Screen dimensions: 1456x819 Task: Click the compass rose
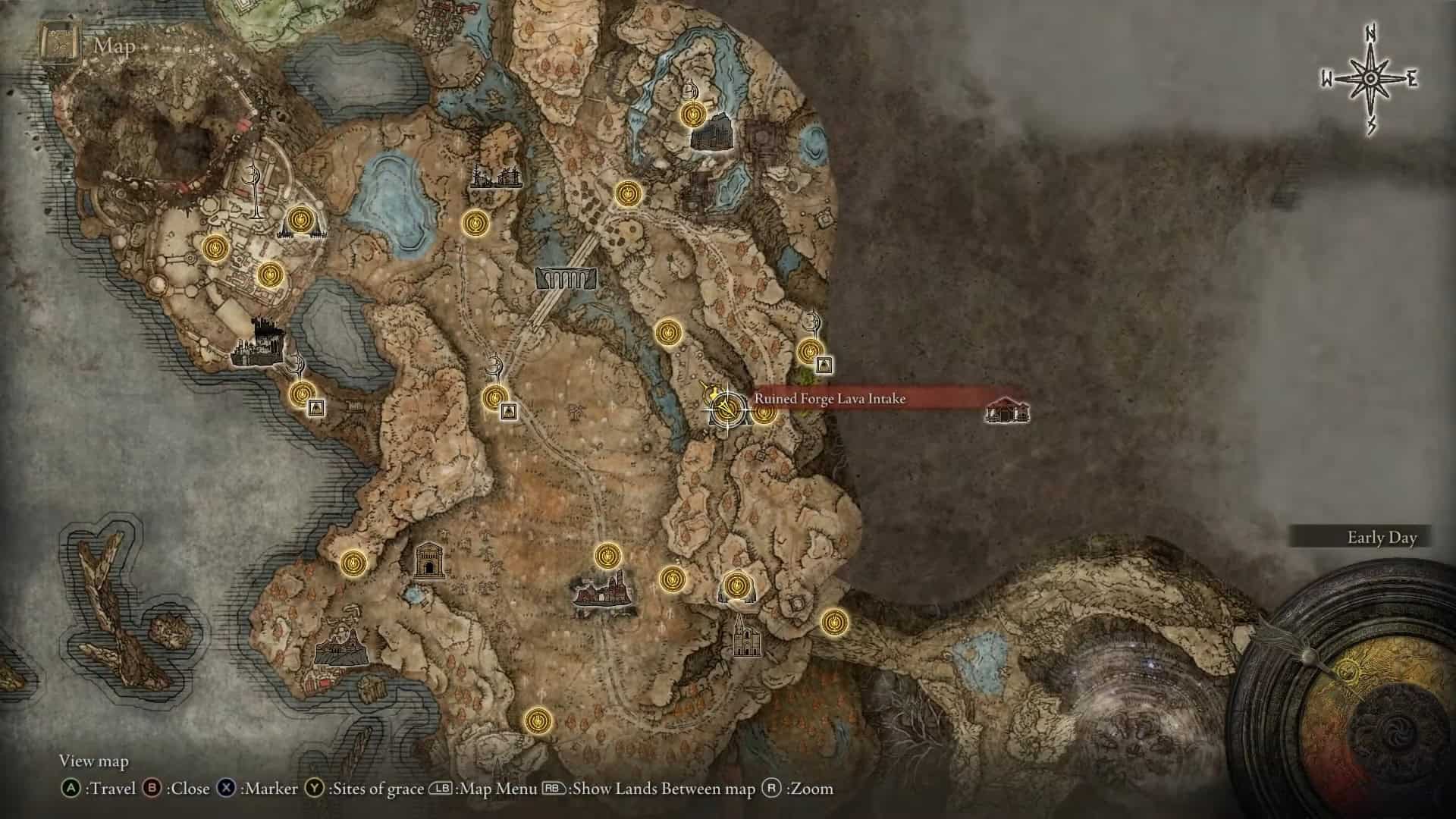(x=1370, y=79)
